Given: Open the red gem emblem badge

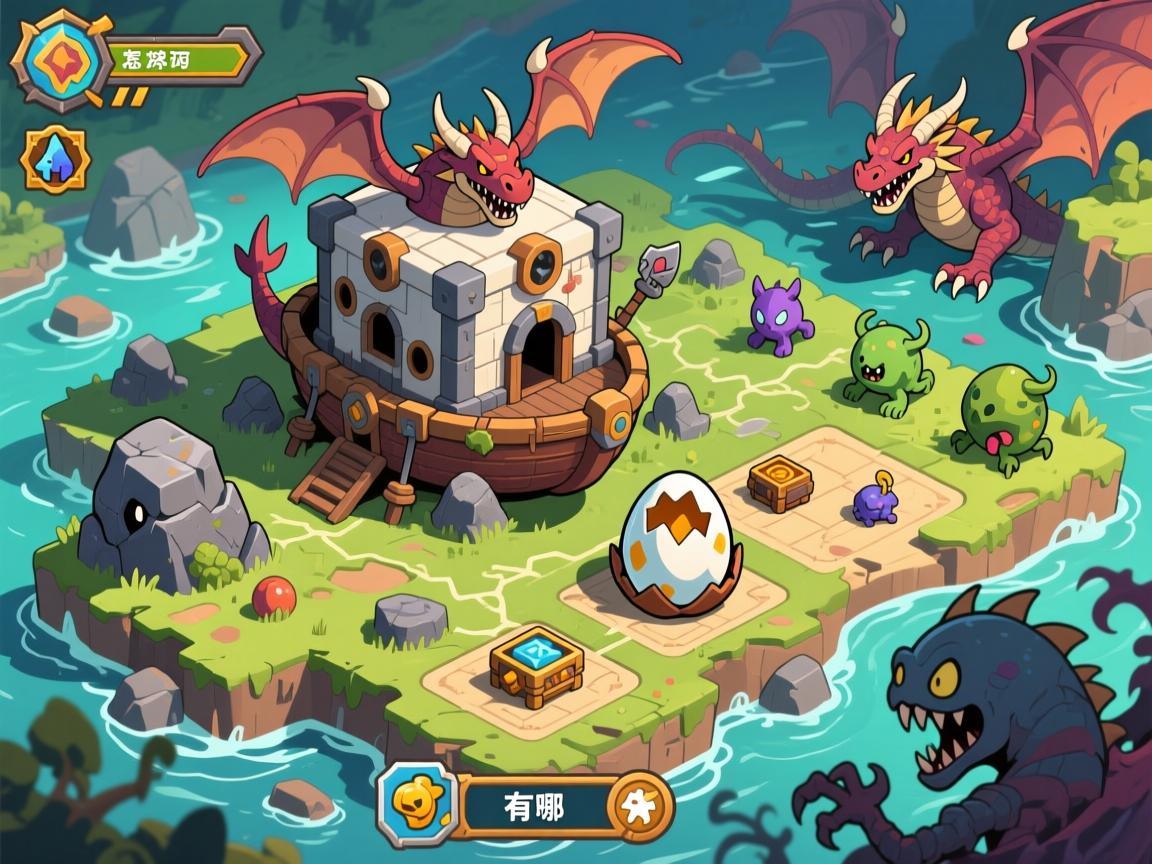Looking at the screenshot, I should click(x=56, y=60).
